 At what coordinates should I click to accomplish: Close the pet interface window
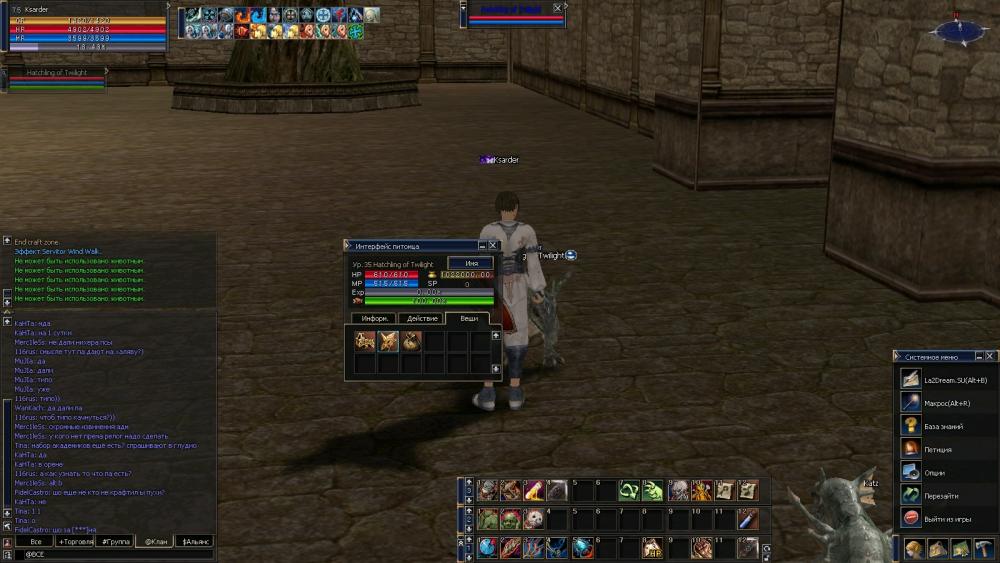[x=493, y=245]
